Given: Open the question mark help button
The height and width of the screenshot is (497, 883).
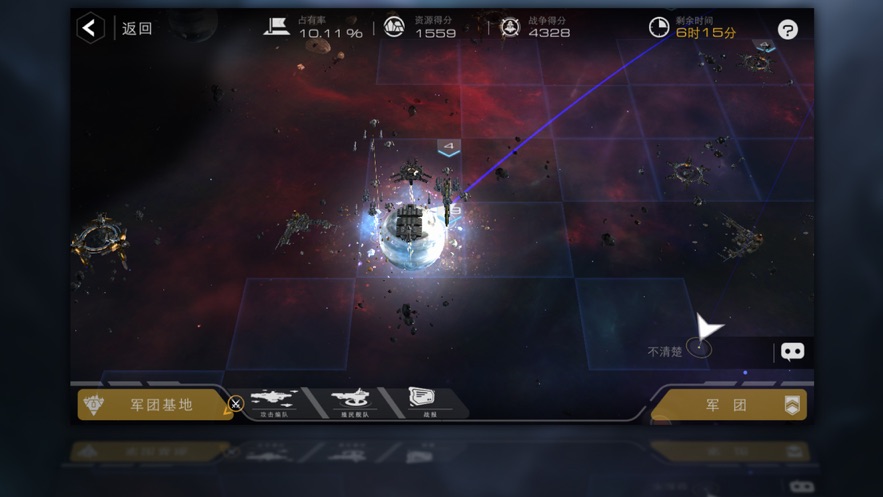Looking at the screenshot, I should point(788,30).
